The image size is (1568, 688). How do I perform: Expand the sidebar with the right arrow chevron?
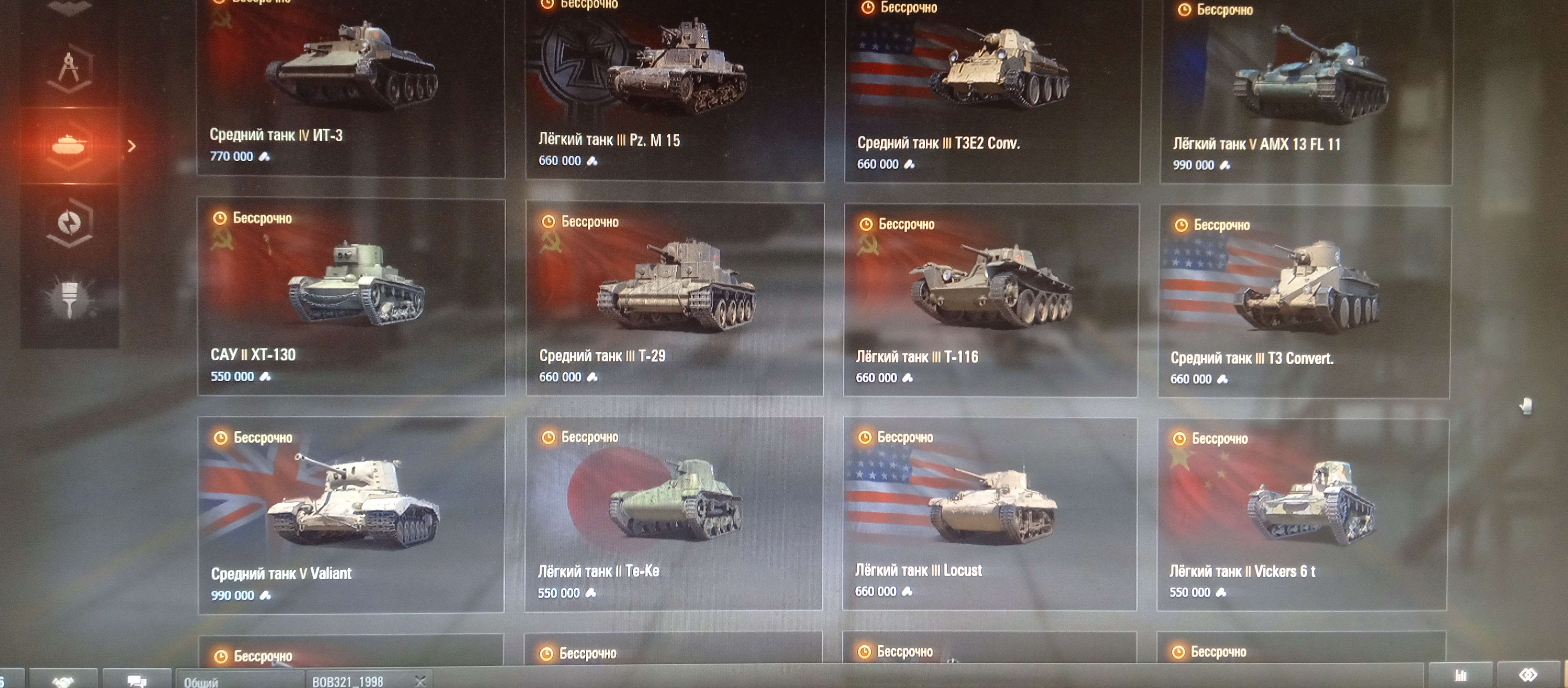tap(132, 146)
